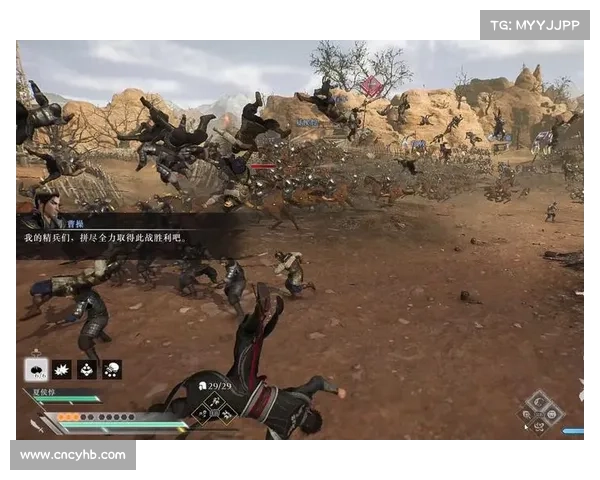The height and width of the screenshot is (480, 600).
Task: Activate the spiky burst battle art
Action: 61,370
